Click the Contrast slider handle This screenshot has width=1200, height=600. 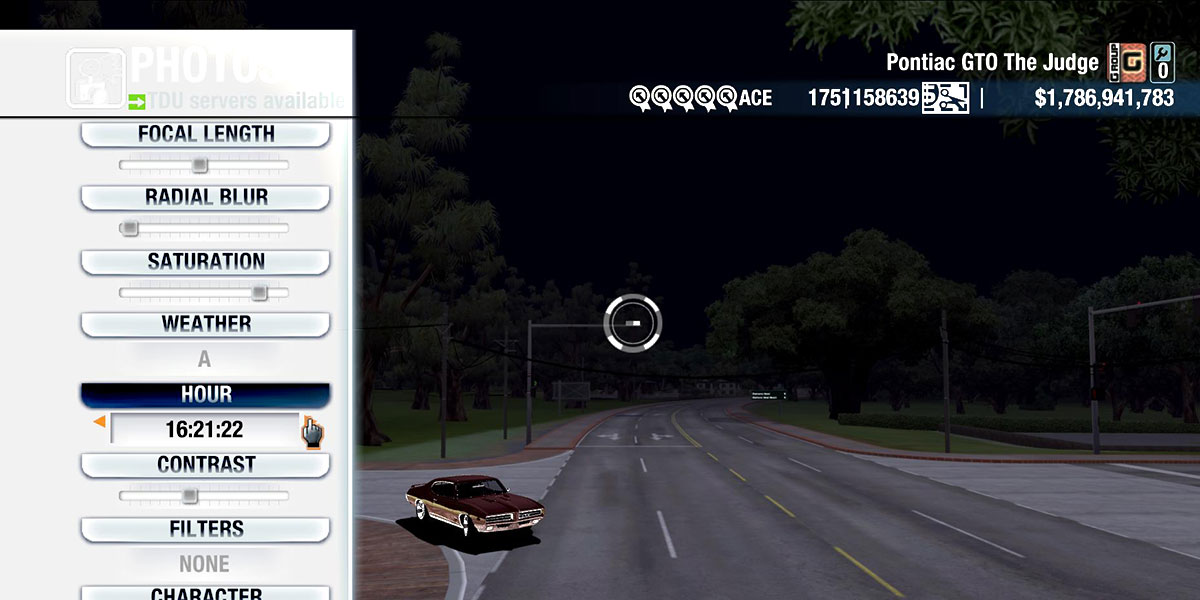tap(189, 496)
